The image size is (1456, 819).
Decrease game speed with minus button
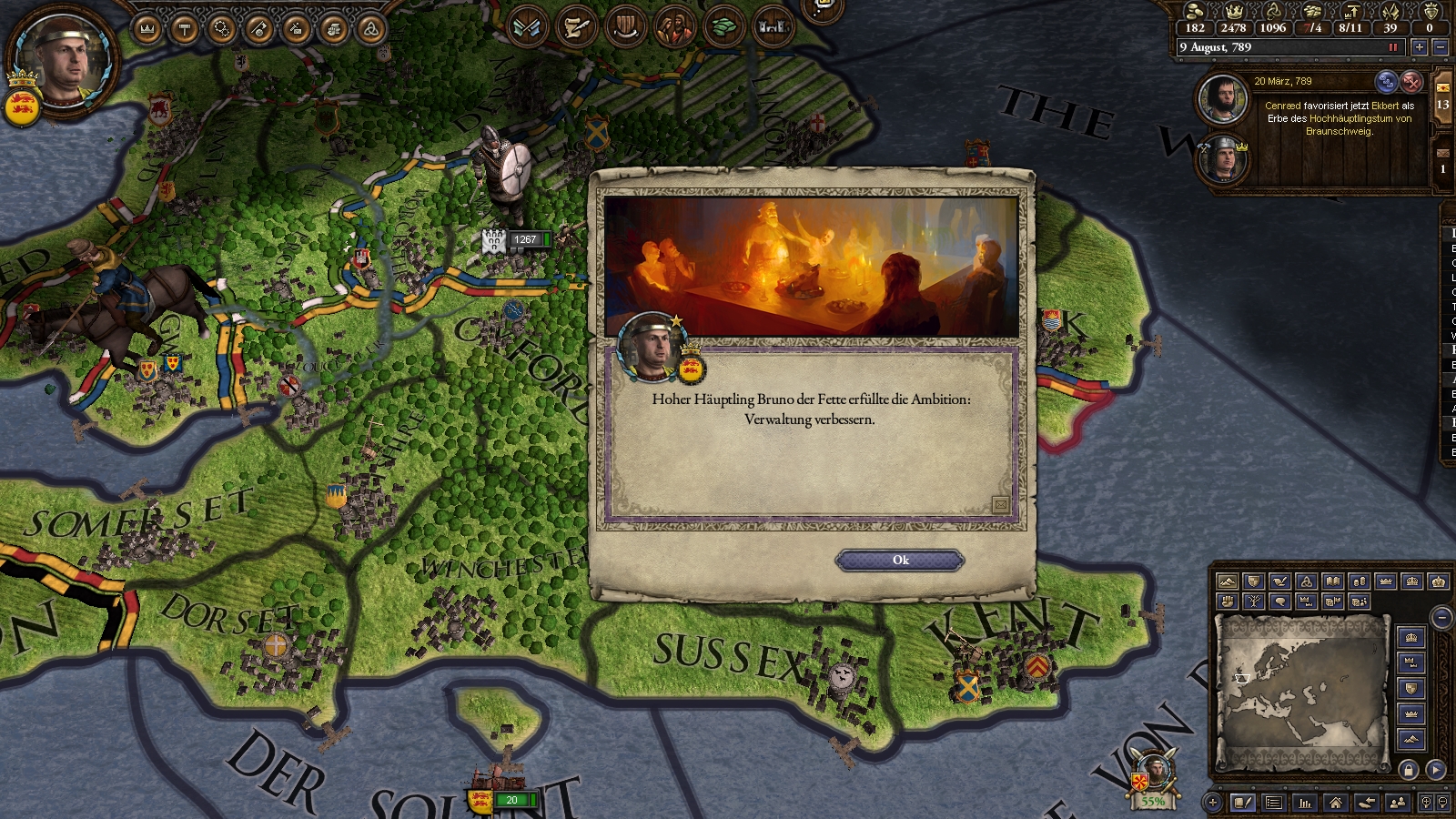click(1440, 47)
